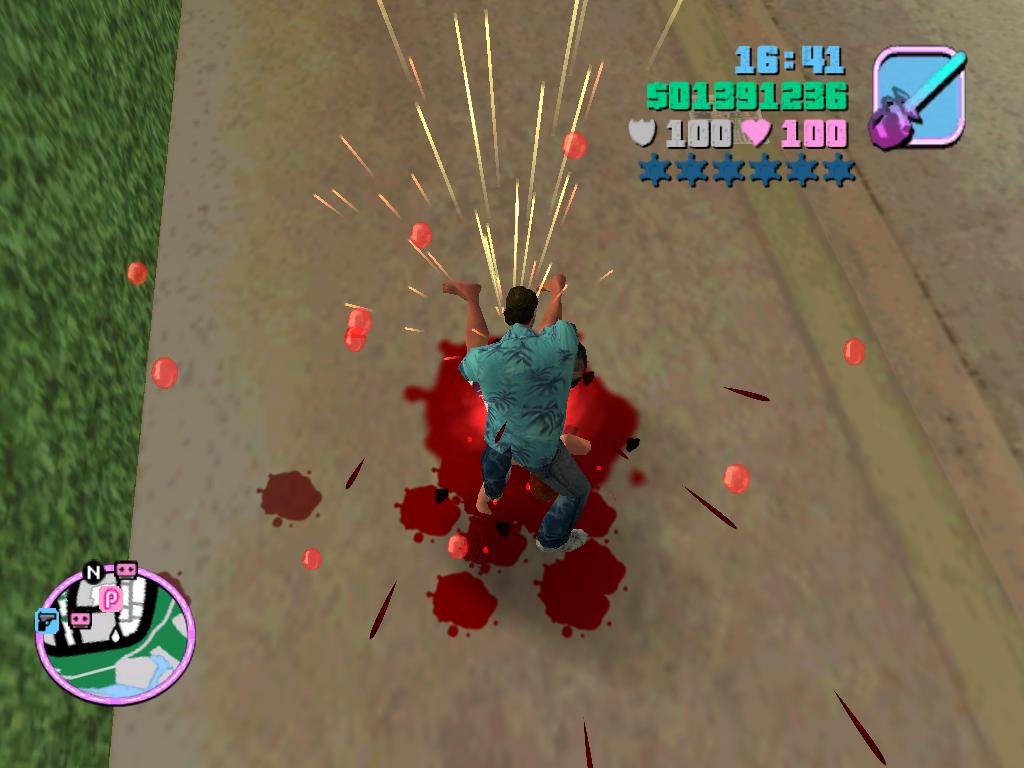Select the cassette marker beside the N indicator
Viewport: 1024px width, 768px height.
click(x=126, y=569)
